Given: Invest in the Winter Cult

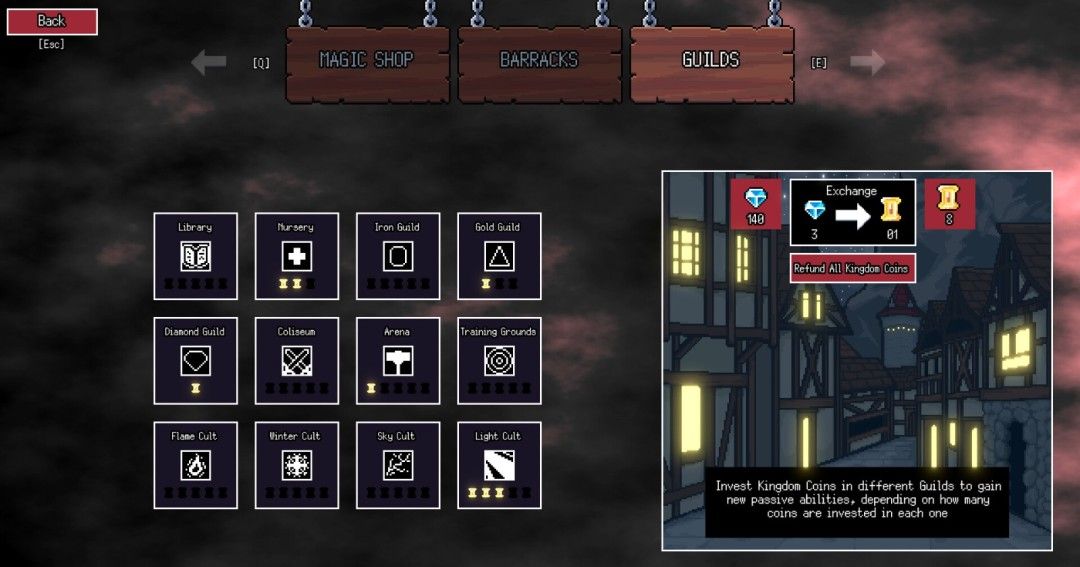Looking at the screenshot, I should 297,465.
